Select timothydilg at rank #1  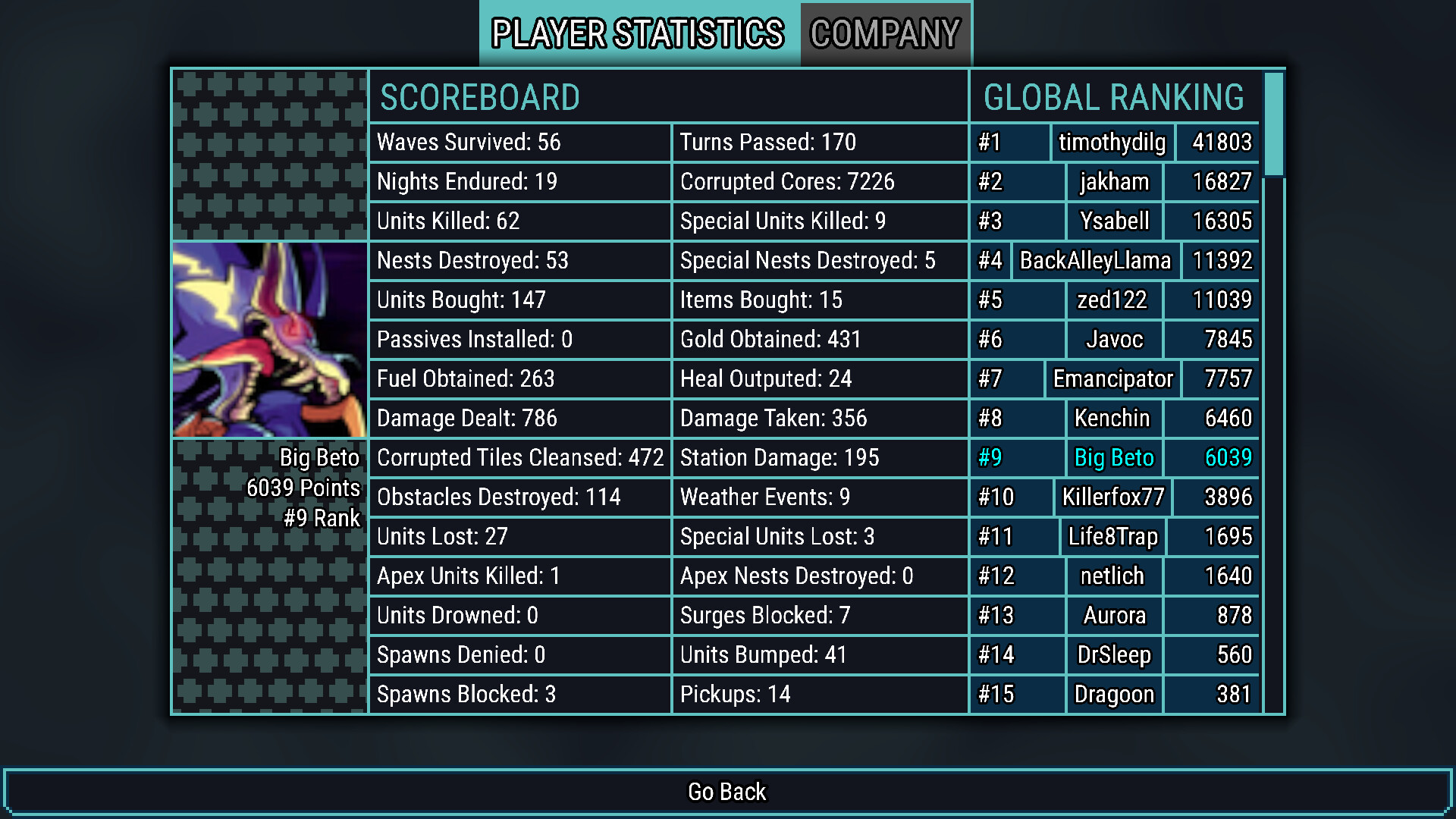pos(1112,143)
